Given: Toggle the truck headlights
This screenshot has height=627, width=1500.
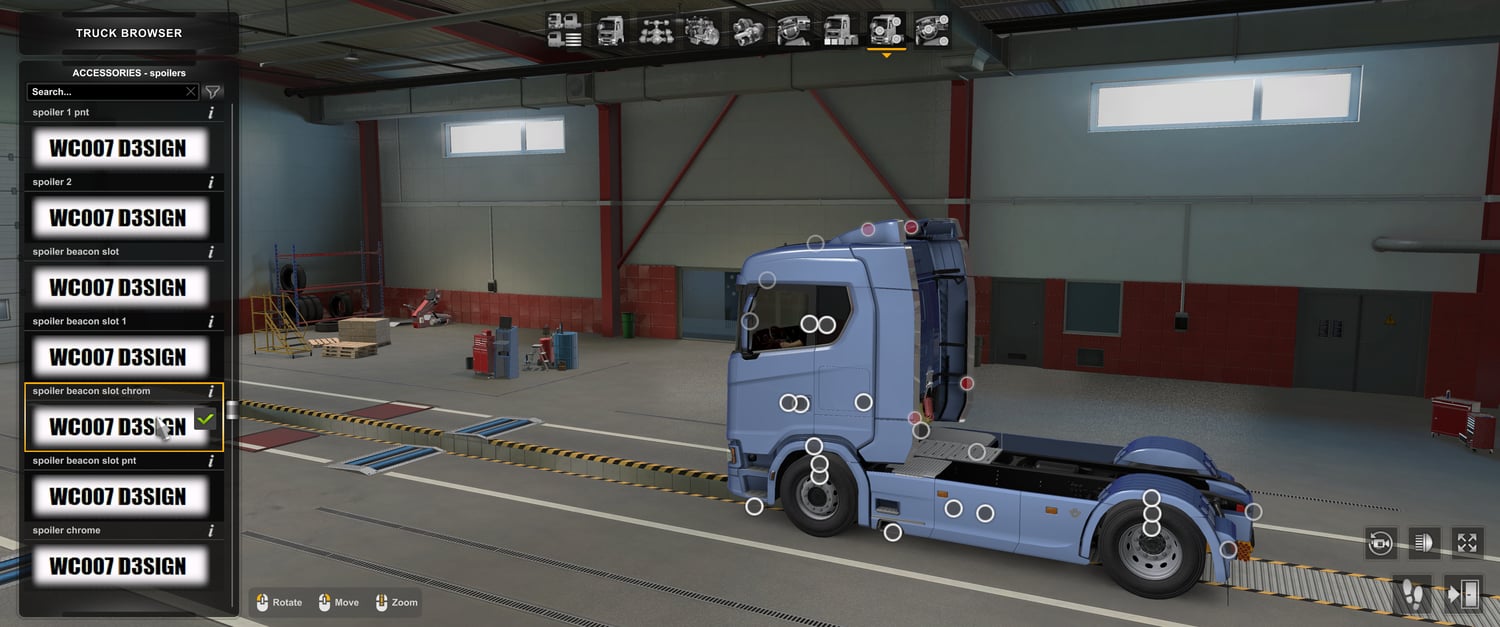Looking at the screenshot, I should (1424, 543).
